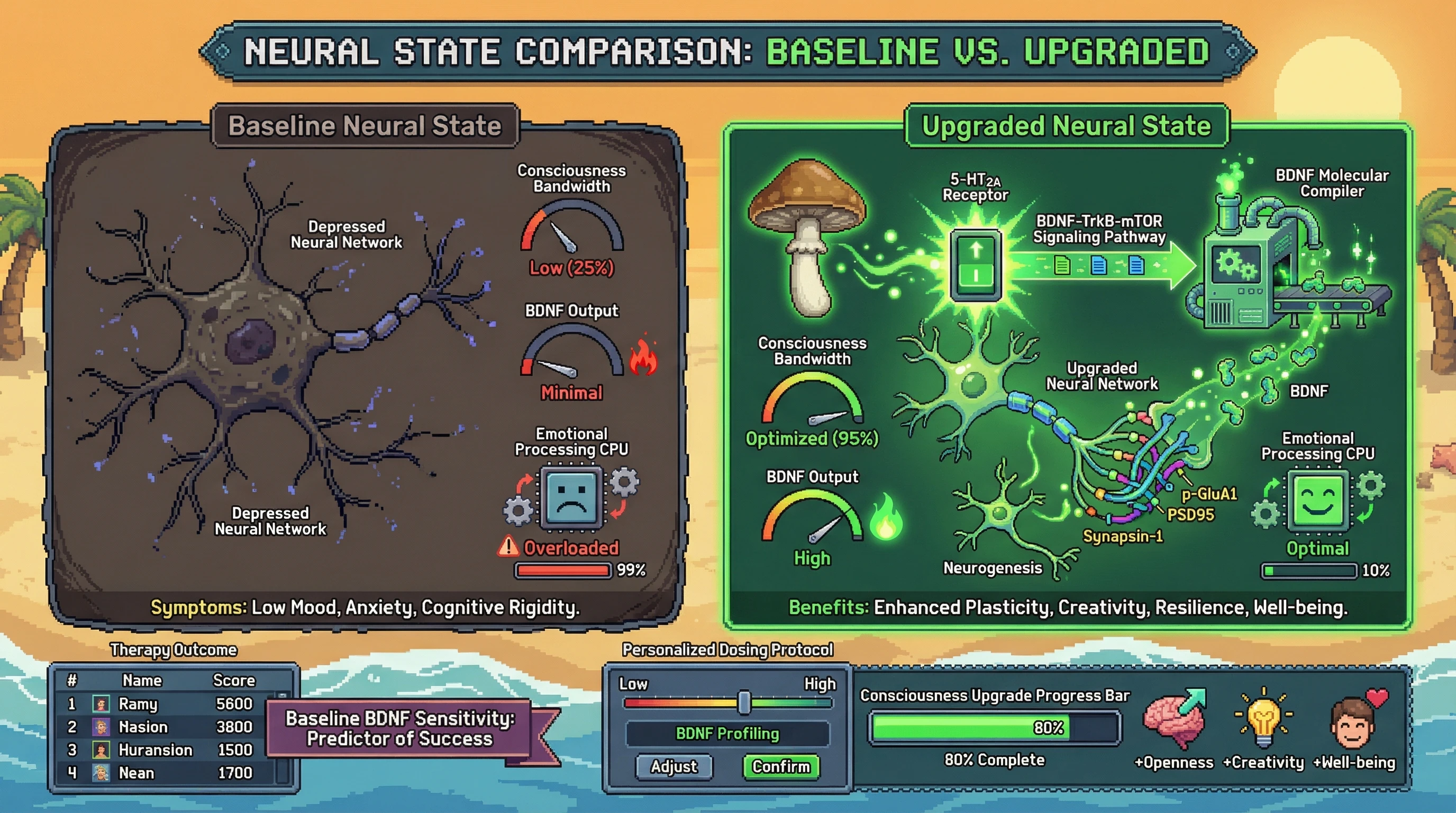
Task: Select the +Well-being character icon
Action: tap(1357, 724)
